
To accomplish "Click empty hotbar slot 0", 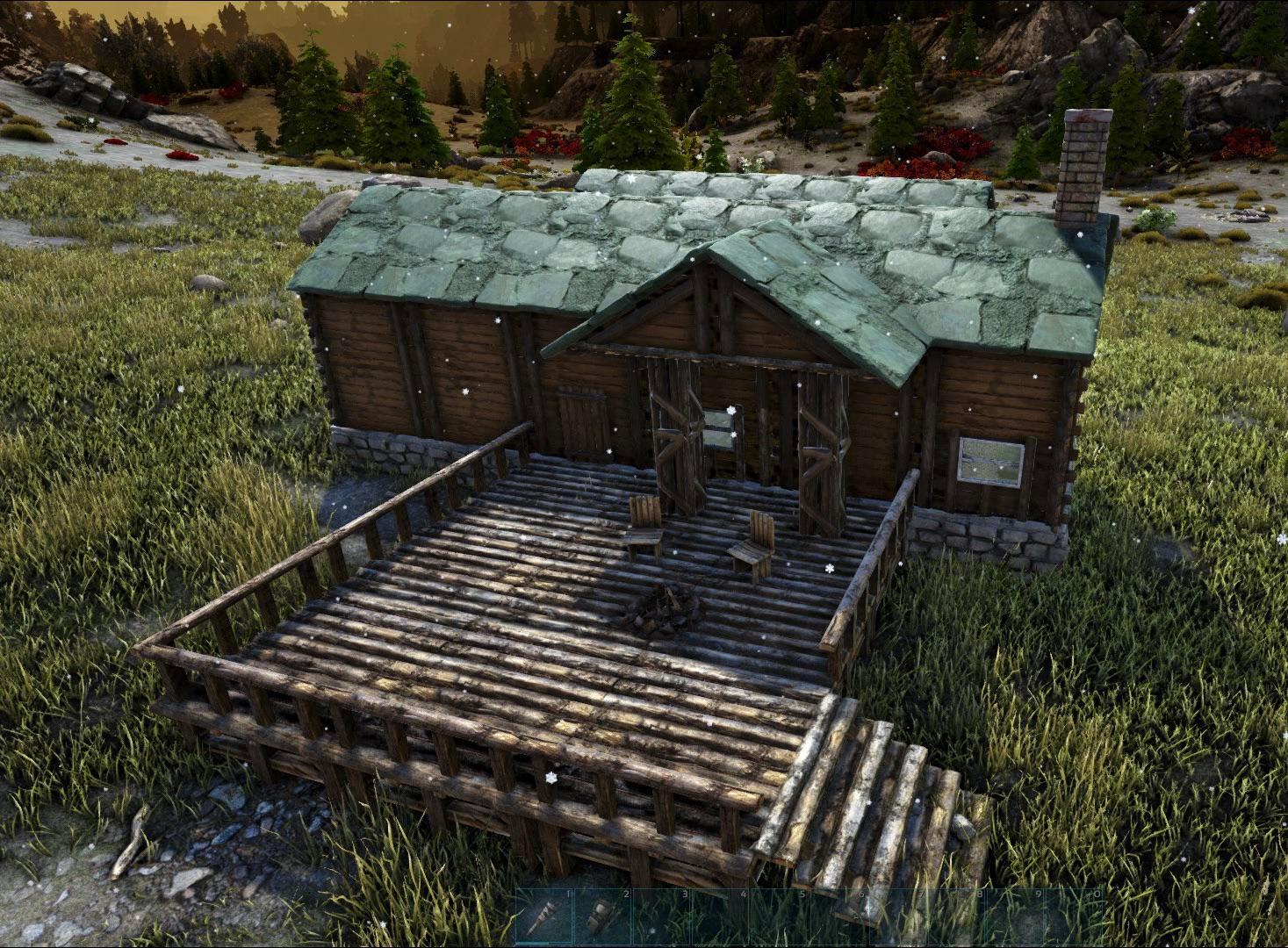I will tap(1075, 917).
